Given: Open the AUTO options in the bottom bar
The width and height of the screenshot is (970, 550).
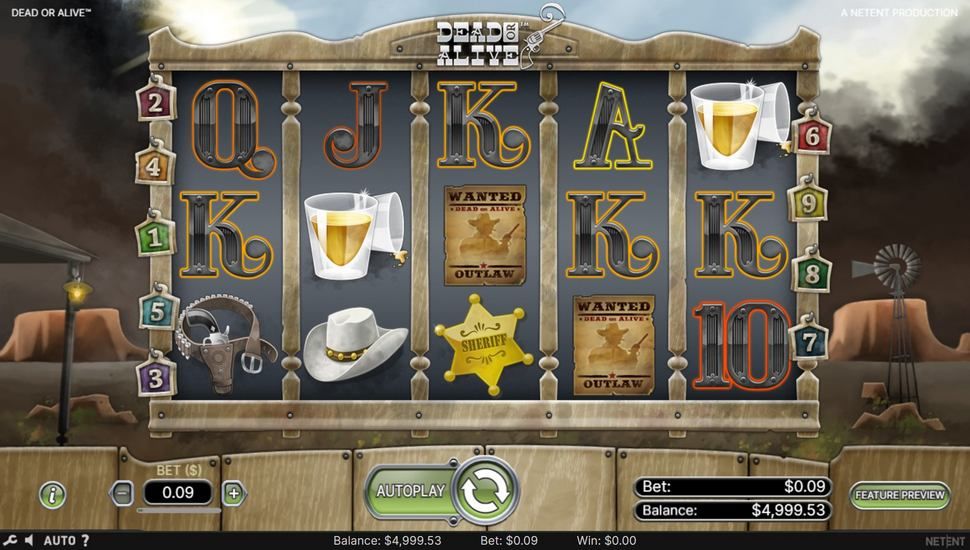Looking at the screenshot, I should (59, 541).
